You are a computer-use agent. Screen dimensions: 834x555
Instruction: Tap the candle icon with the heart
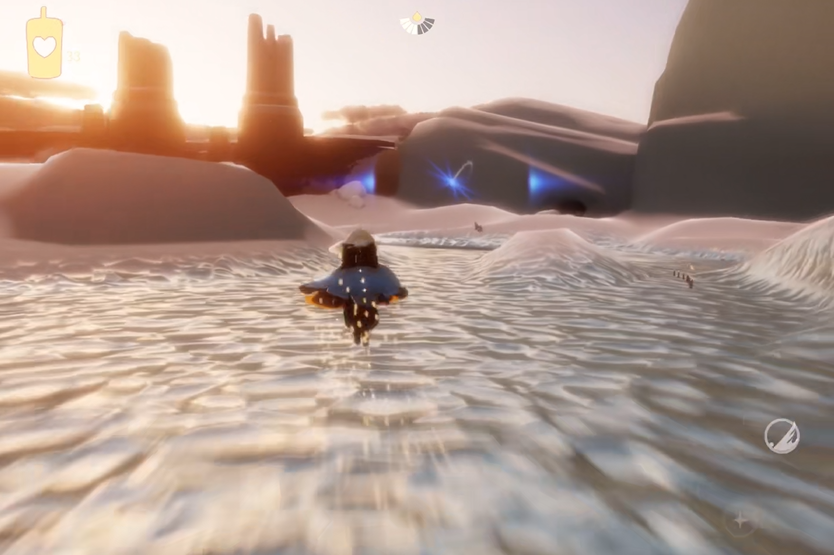point(44,44)
